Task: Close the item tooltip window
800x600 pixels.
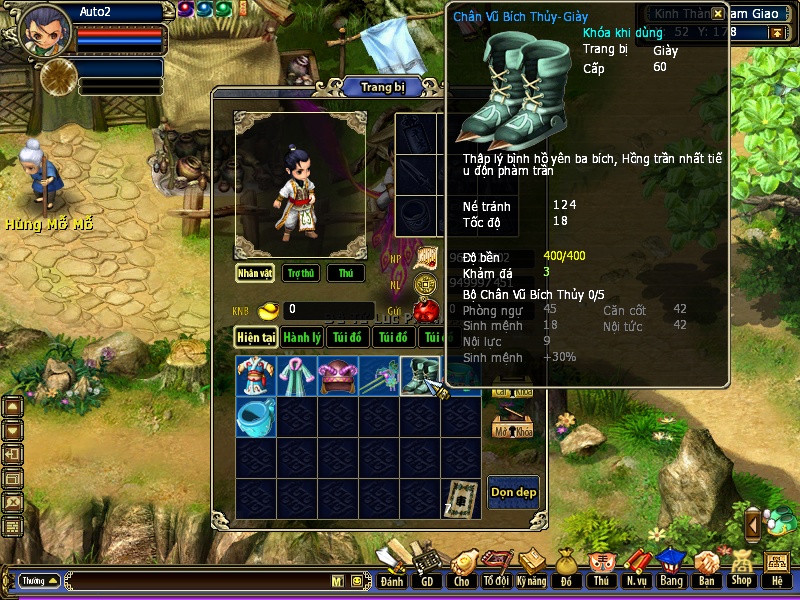Action: pos(718,14)
